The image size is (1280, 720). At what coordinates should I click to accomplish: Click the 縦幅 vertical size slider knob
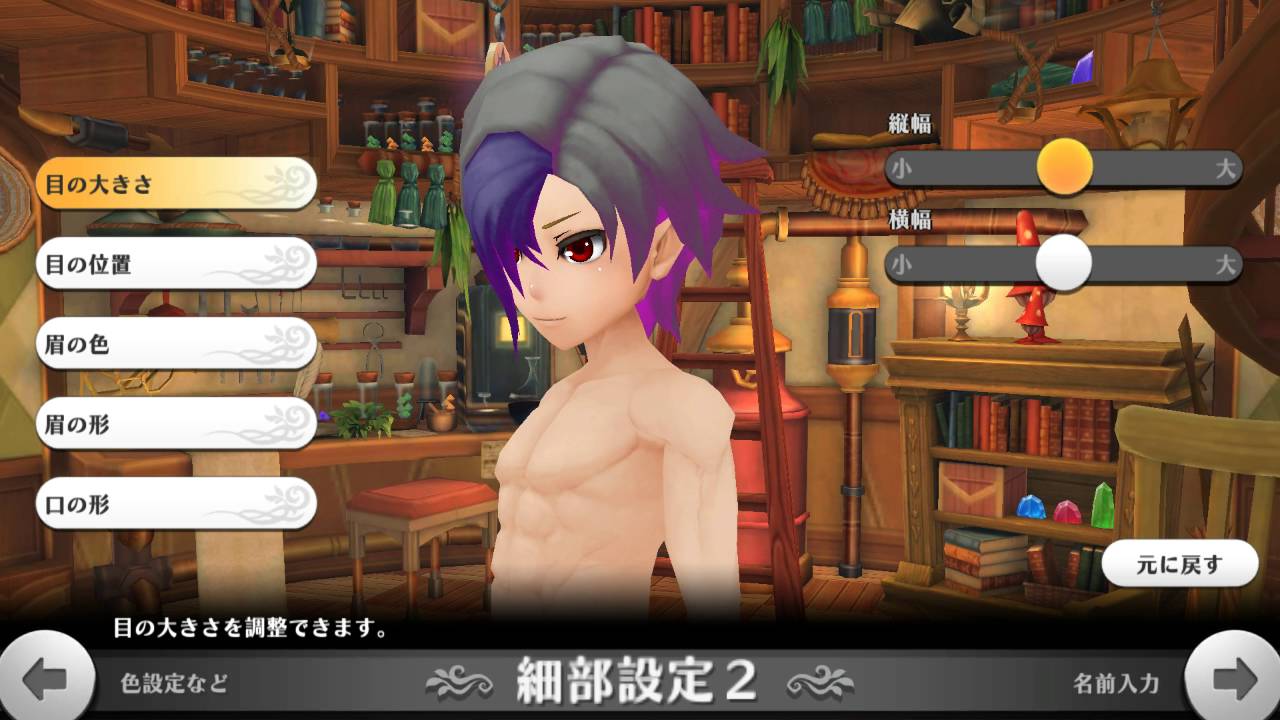[x=1064, y=167]
